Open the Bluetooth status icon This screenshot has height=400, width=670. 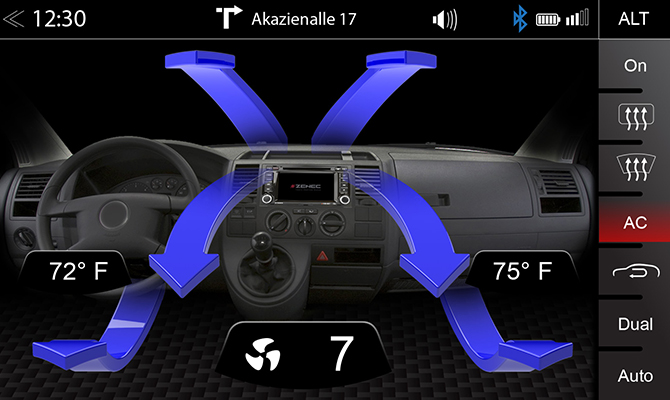[x=519, y=19]
